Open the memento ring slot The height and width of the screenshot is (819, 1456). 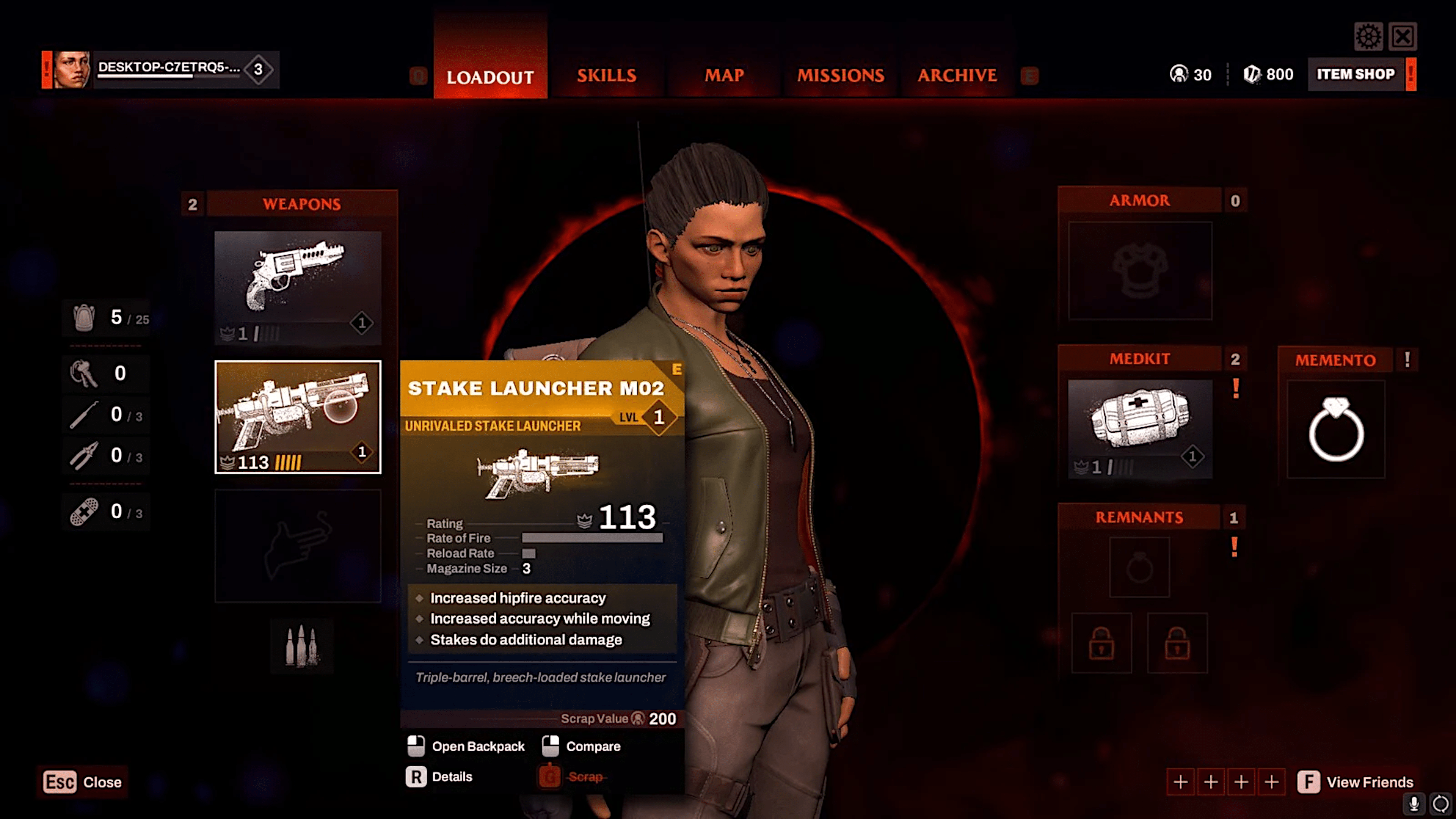(1335, 430)
